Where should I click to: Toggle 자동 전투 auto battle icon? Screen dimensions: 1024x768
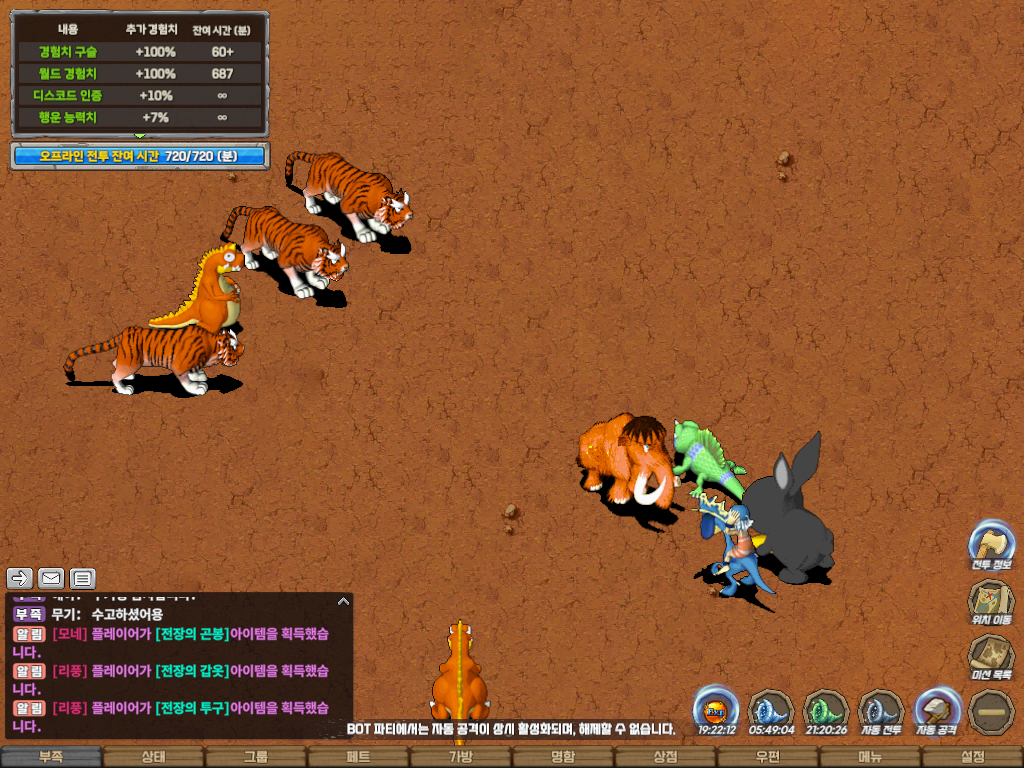click(x=881, y=710)
